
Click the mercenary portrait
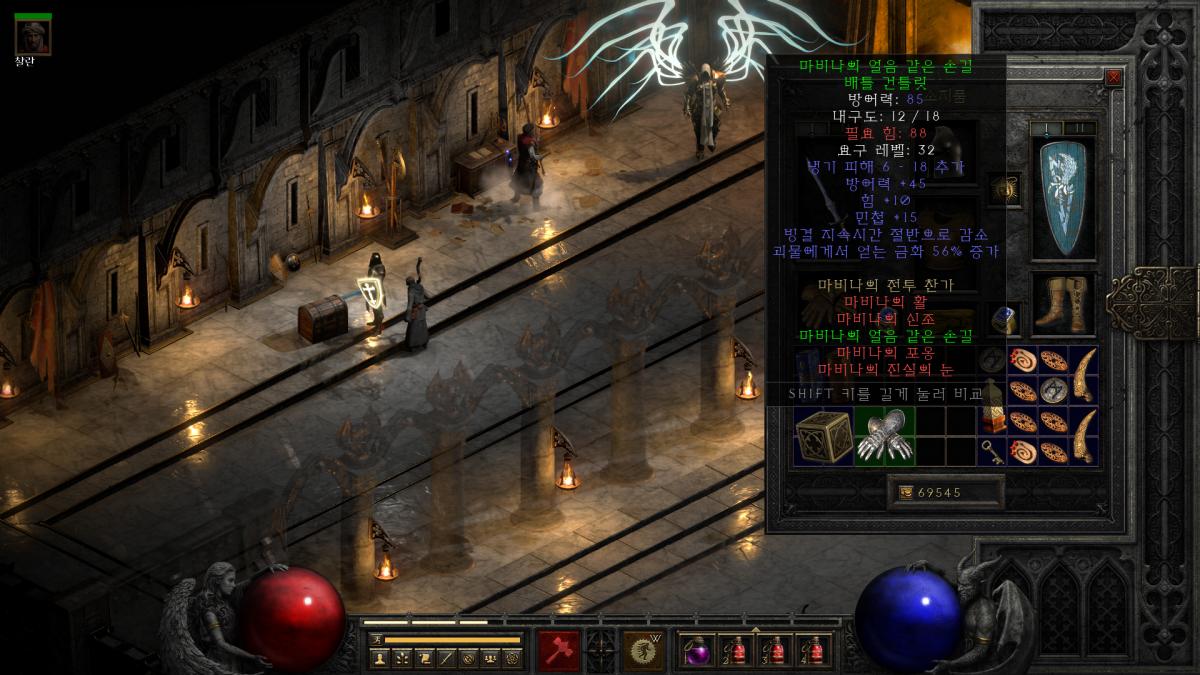pyautogui.click(x=33, y=36)
